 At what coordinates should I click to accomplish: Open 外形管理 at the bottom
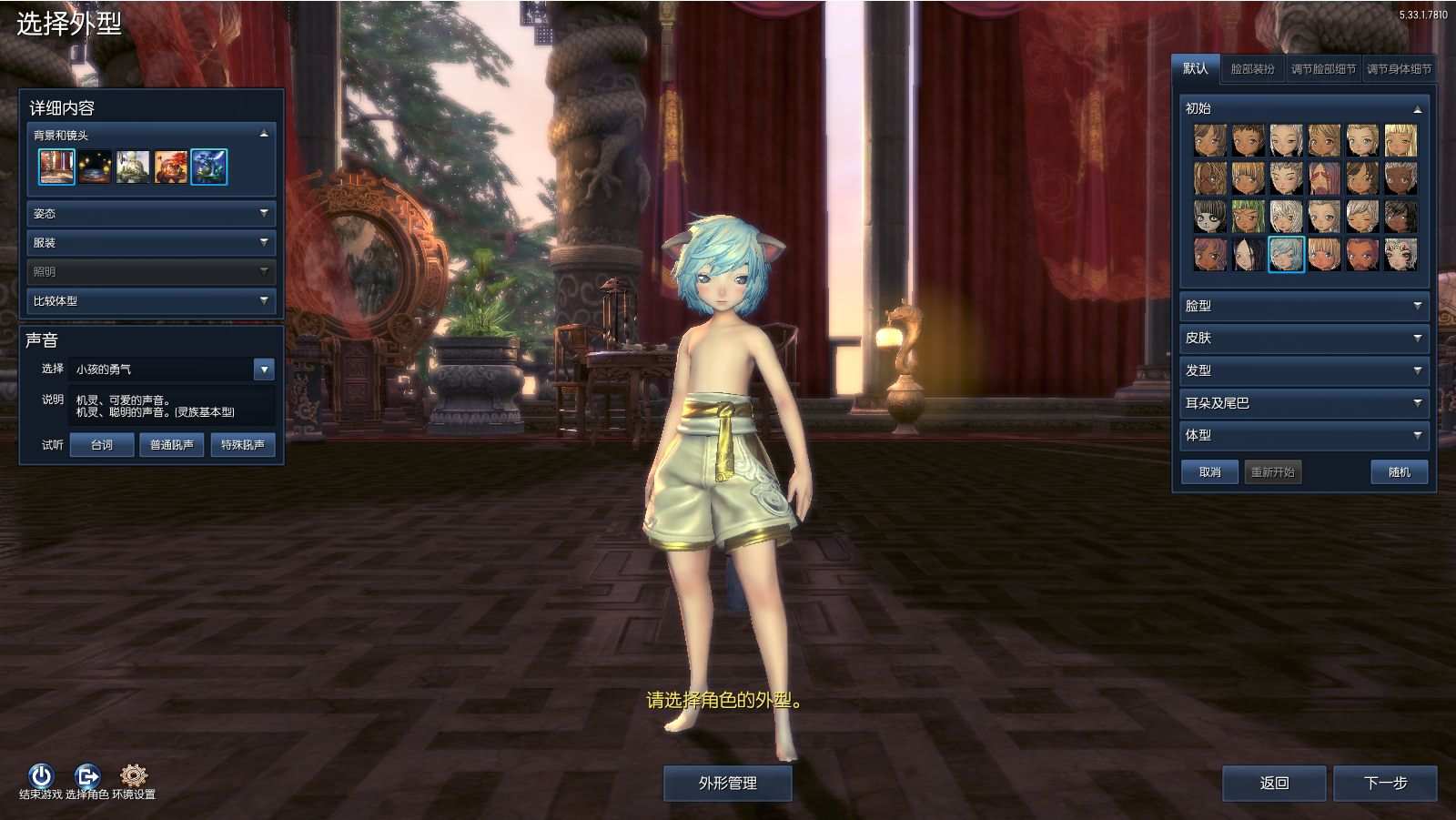point(727,782)
